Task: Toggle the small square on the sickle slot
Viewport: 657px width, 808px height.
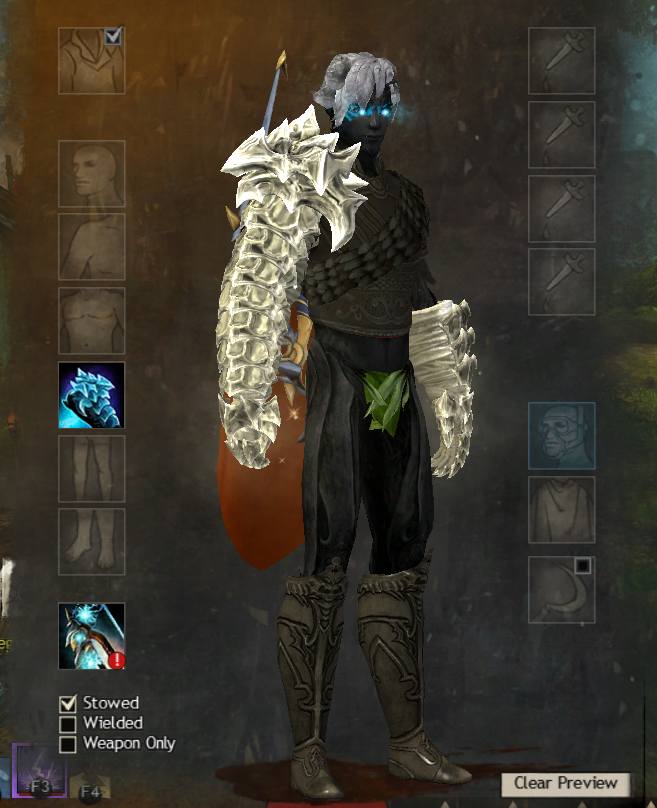Action: pyautogui.click(x=583, y=566)
